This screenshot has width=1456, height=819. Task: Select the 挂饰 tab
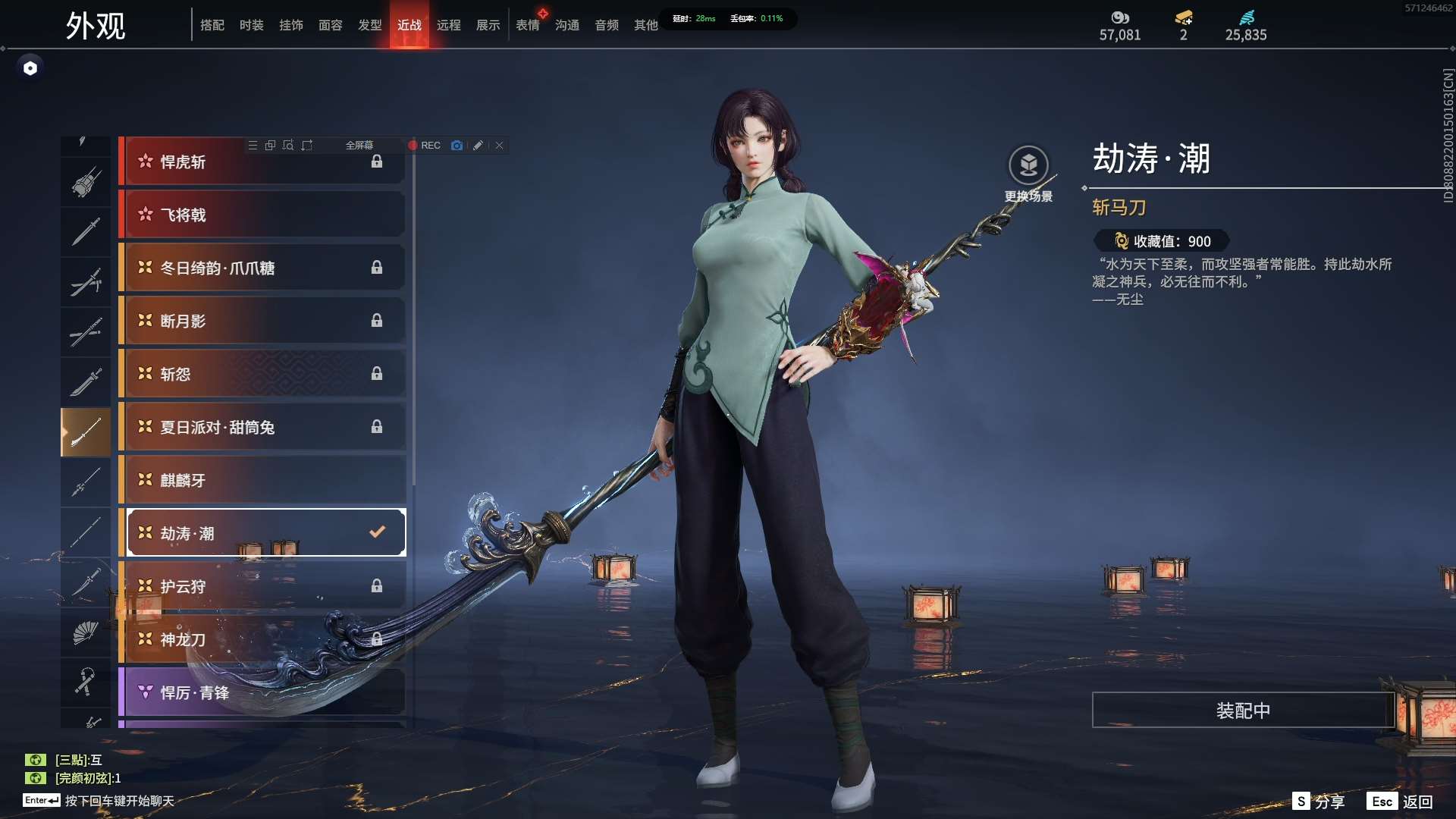(291, 25)
